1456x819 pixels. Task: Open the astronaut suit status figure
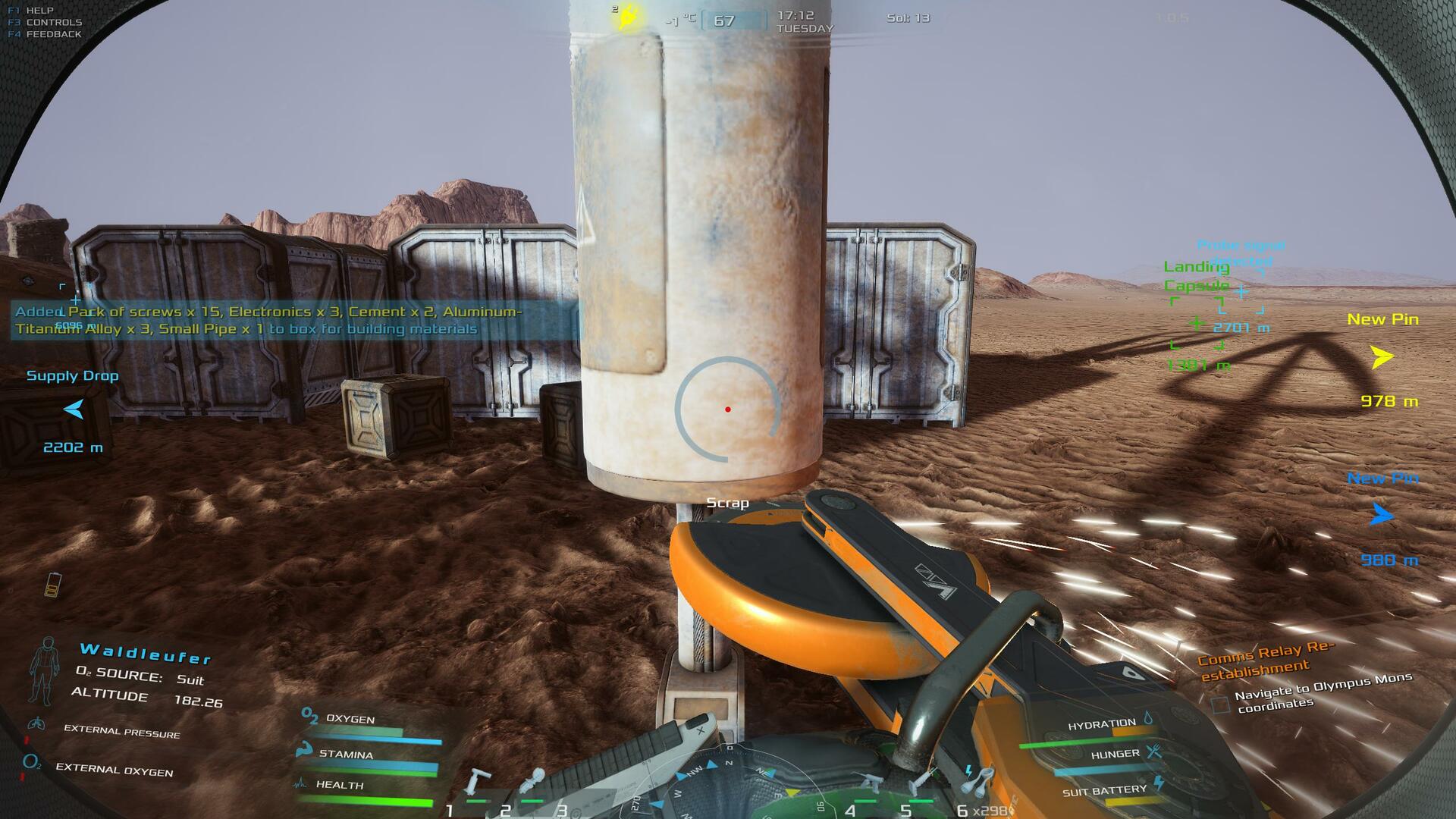[x=42, y=672]
